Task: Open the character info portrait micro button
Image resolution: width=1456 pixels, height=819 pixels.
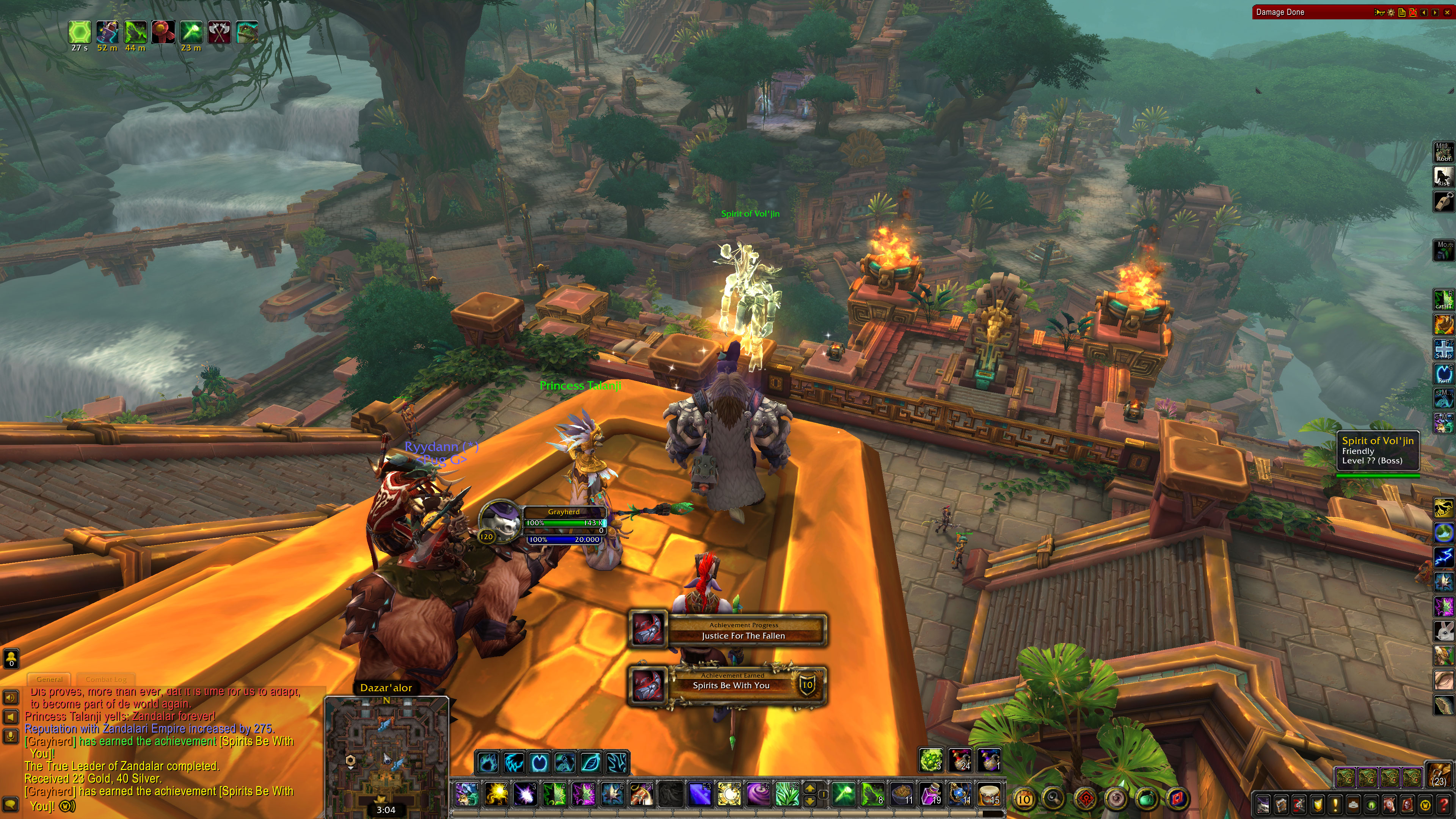Action: [x=1263, y=804]
